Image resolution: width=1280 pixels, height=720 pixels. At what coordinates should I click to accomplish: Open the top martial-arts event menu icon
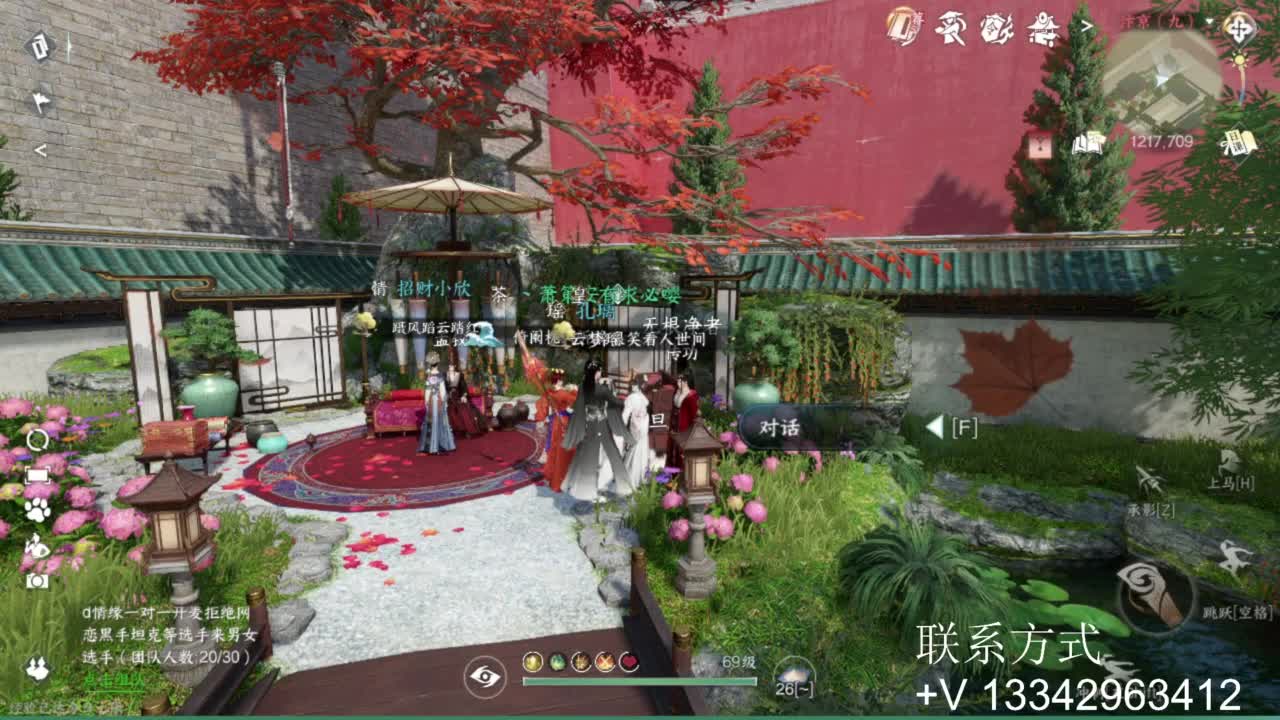pyautogui.click(x=952, y=30)
